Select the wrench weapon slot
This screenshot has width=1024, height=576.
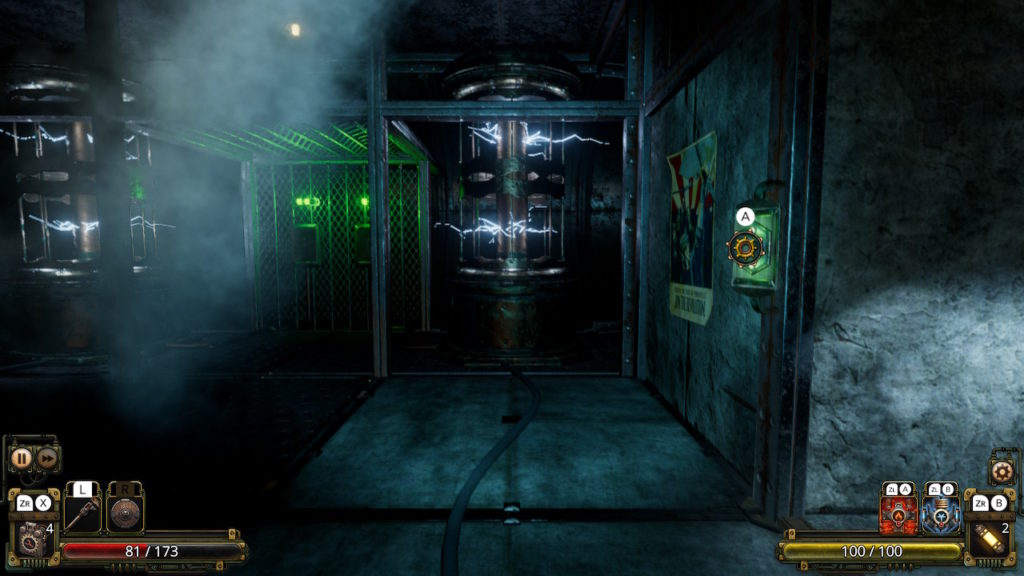(83, 516)
